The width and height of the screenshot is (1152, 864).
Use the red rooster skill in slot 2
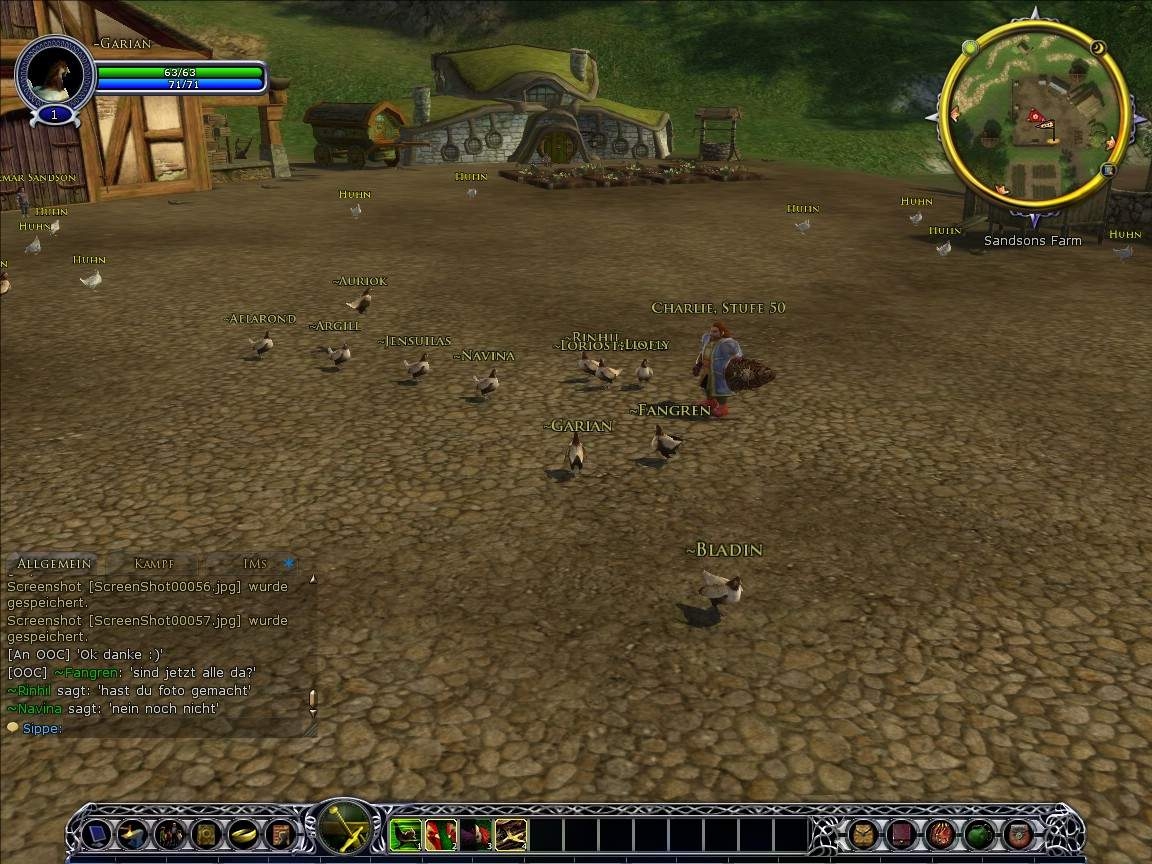[441, 834]
